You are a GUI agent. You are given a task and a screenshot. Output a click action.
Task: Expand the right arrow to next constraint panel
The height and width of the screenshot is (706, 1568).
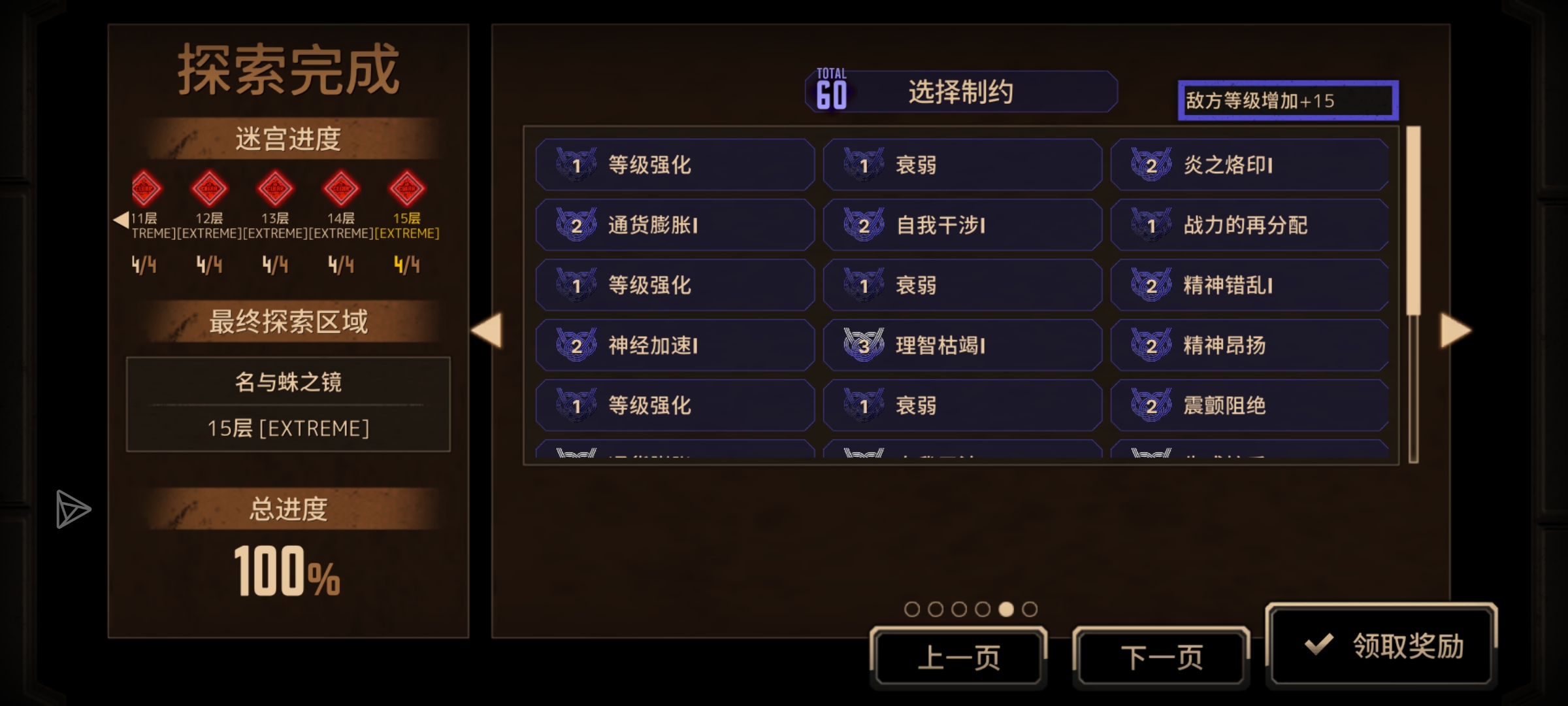(x=1456, y=330)
